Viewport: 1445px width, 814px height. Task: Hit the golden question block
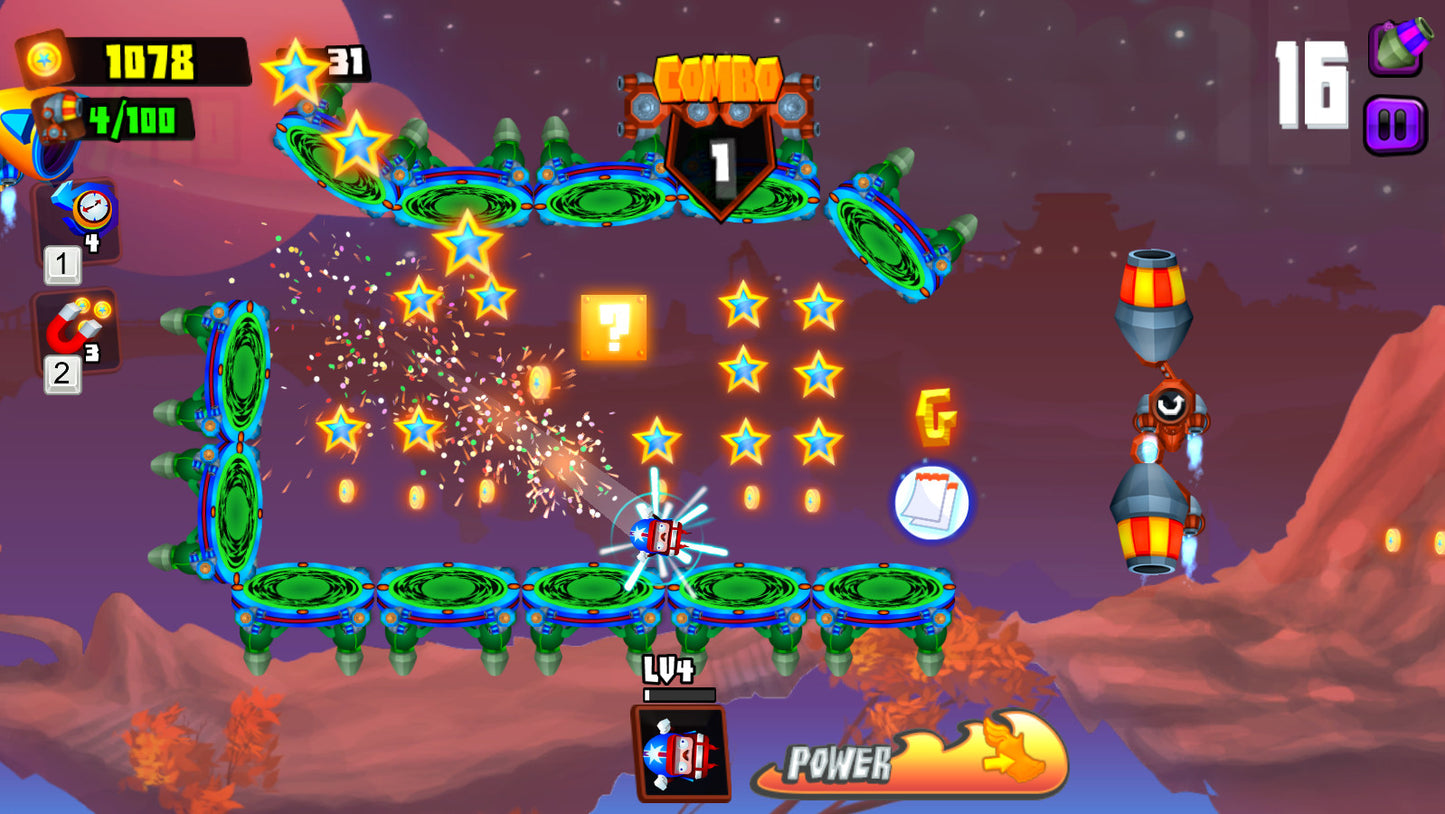tap(612, 328)
